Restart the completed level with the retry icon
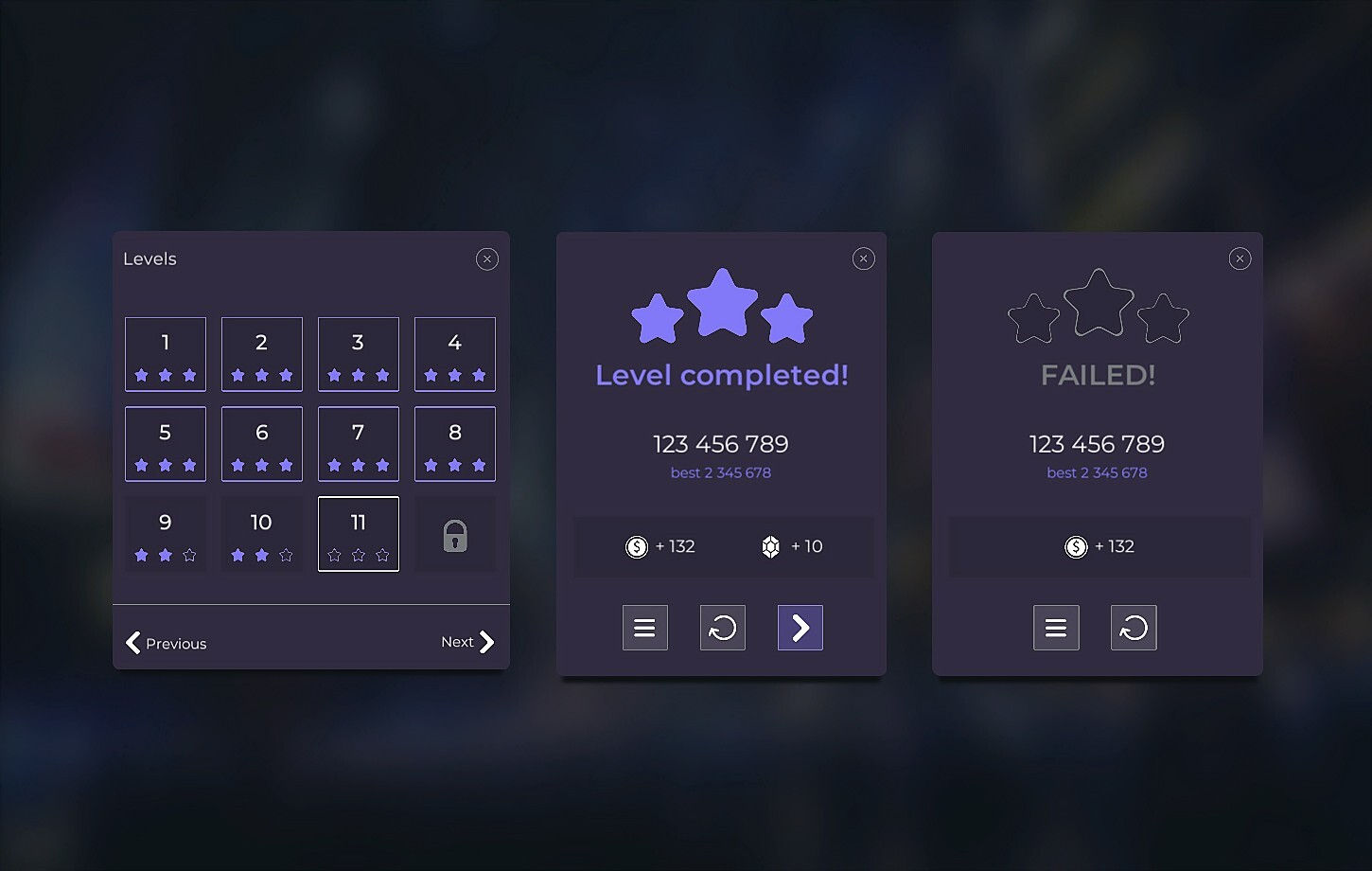1372x871 pixels. coord(722,627)
